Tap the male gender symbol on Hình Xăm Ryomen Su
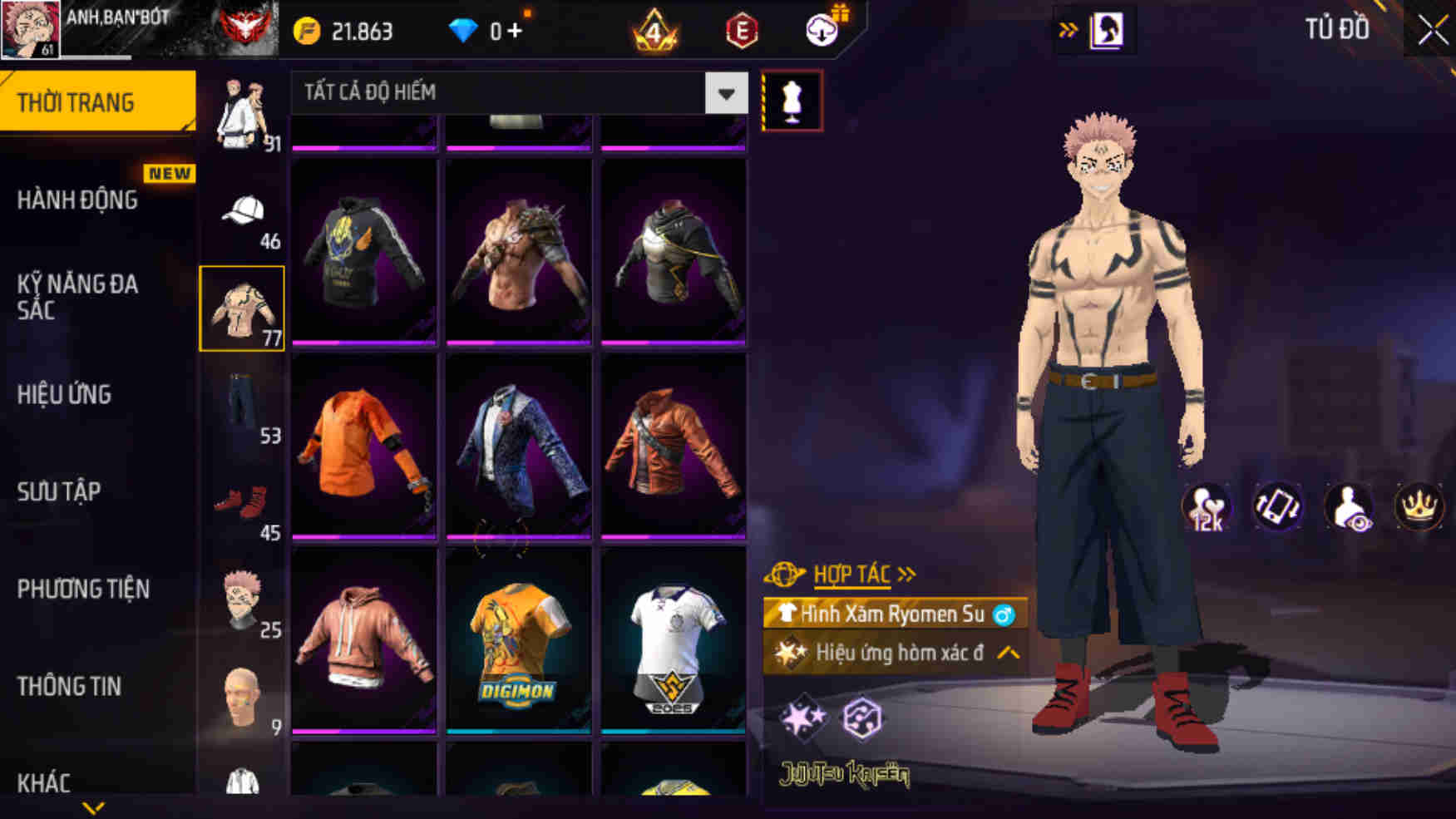 pyautogui.click(x=1004, y=616)
